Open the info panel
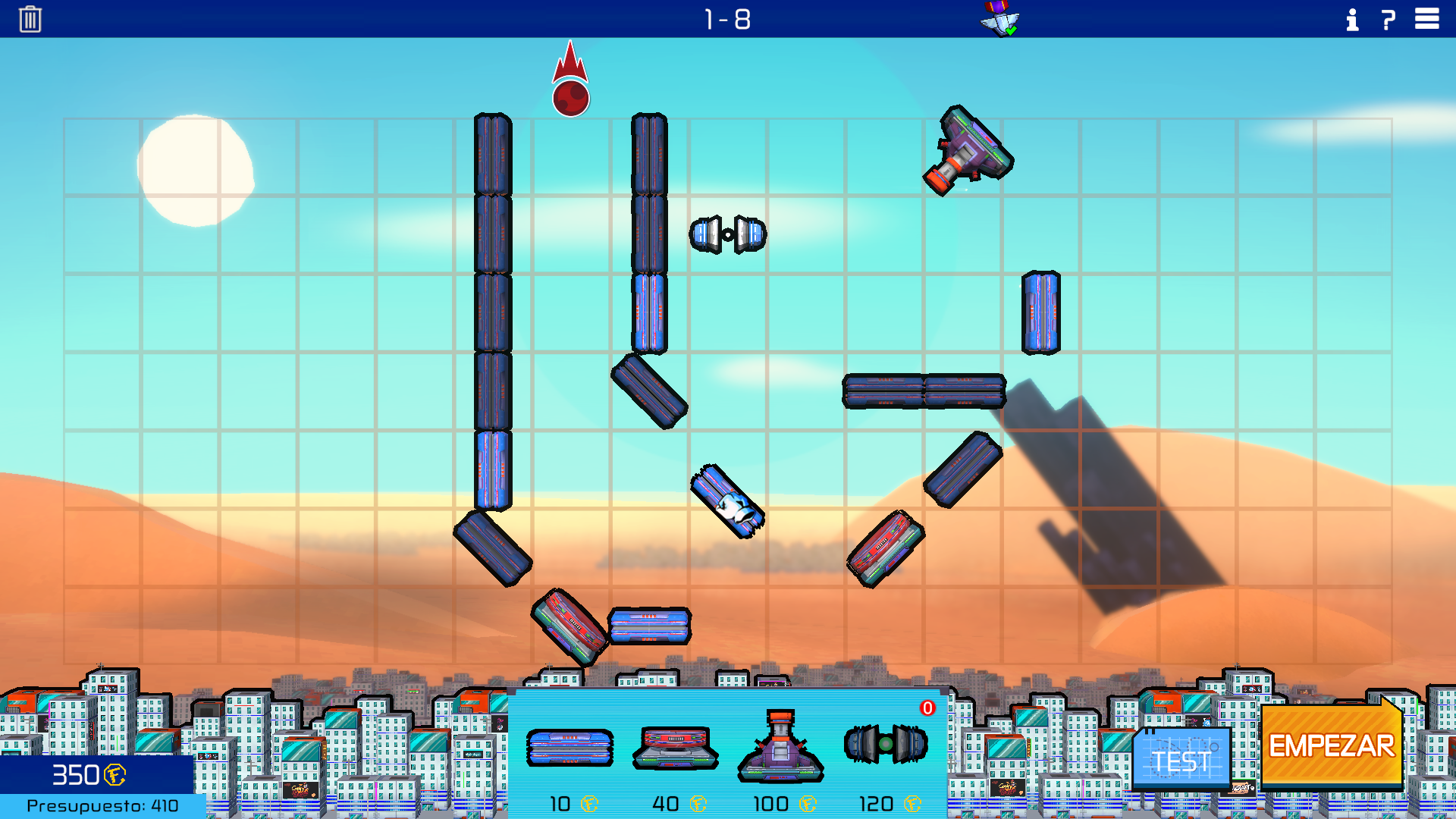 (x=1352, y=20)
